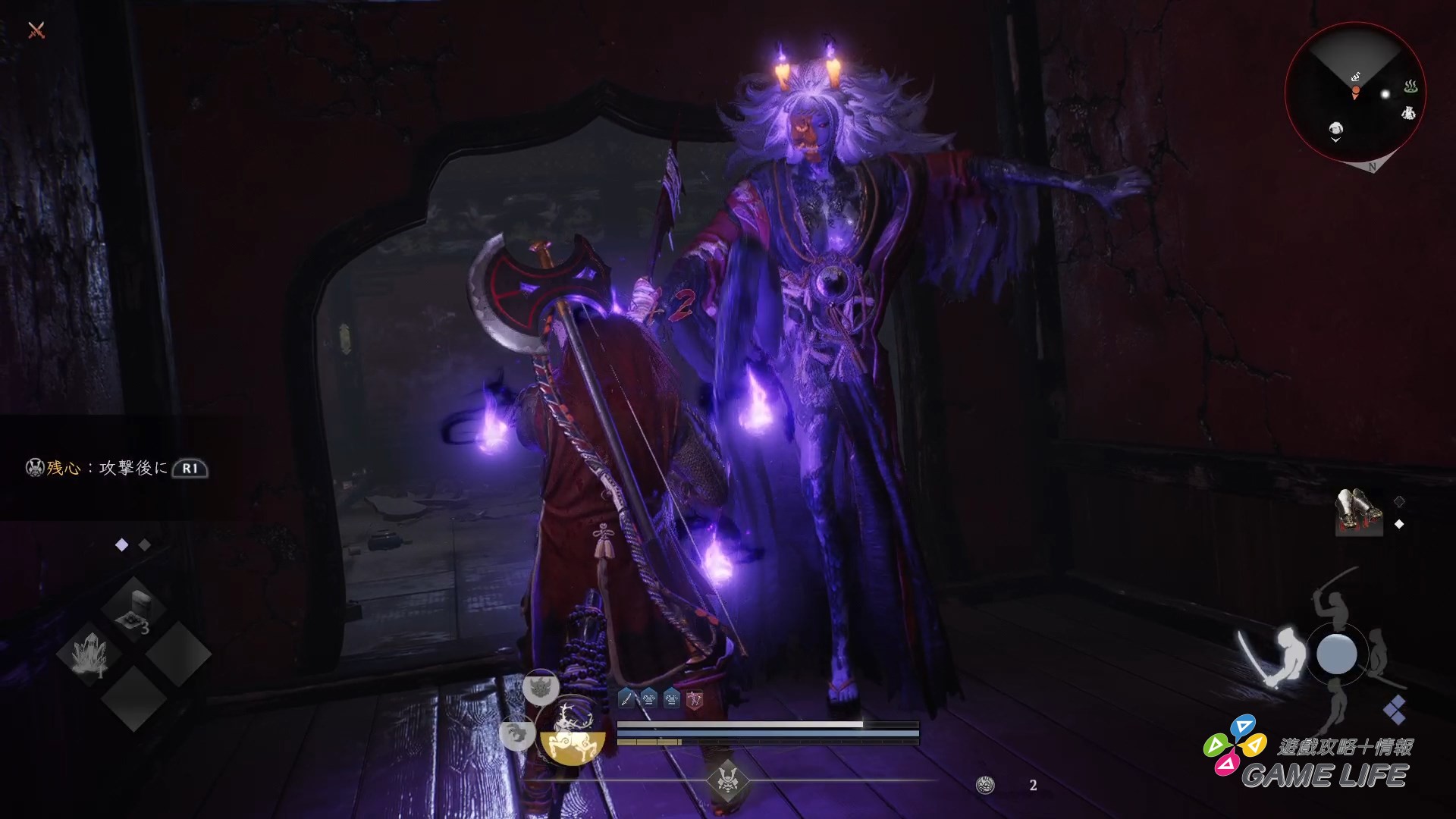Image resolution: width=1456 pixels, height=819 pixels.
Task: Click the center circle of the stance wheel
Action: tap(1336, 653)
